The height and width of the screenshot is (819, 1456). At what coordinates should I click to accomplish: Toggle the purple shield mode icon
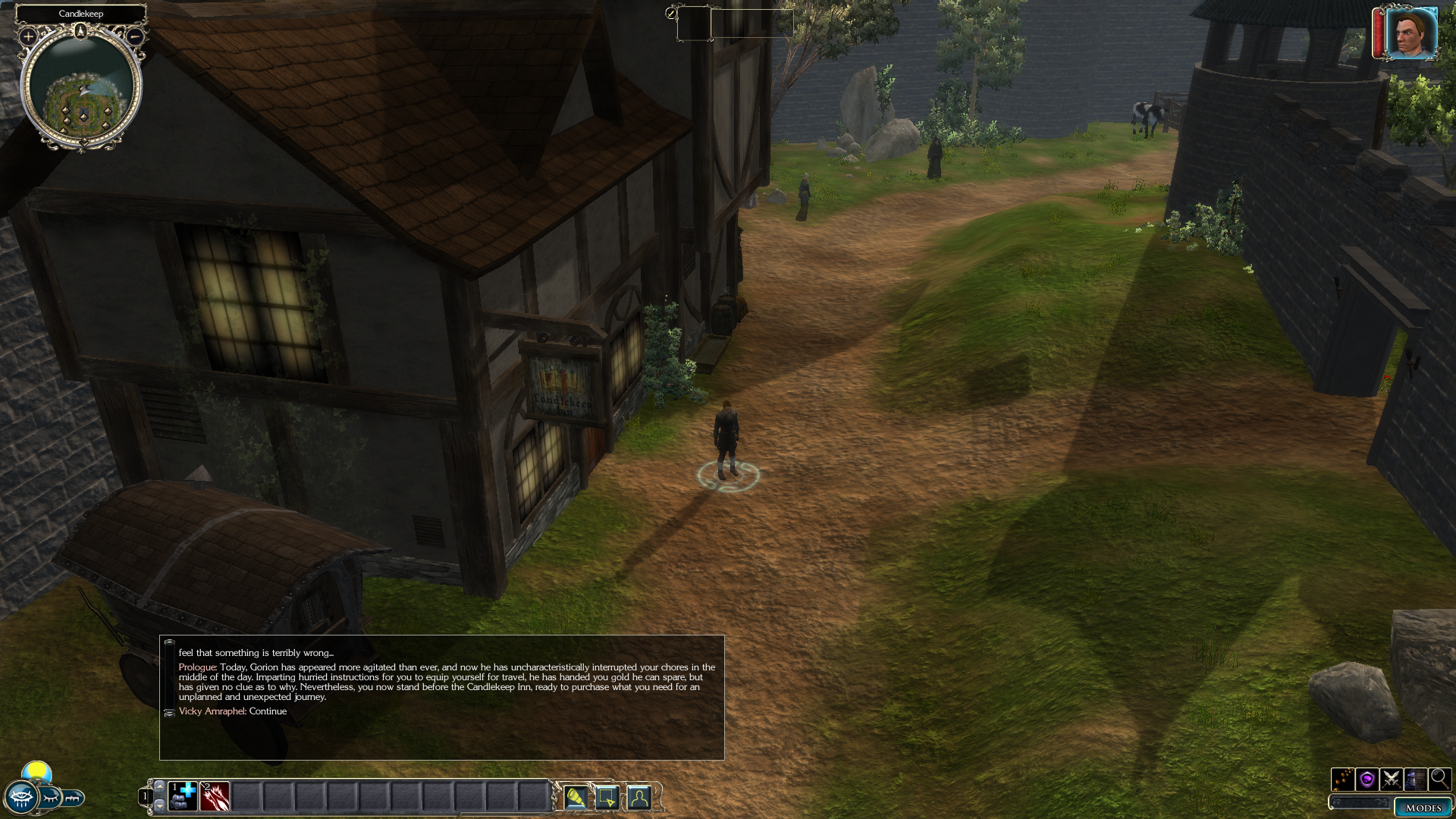click(1367, 779)
